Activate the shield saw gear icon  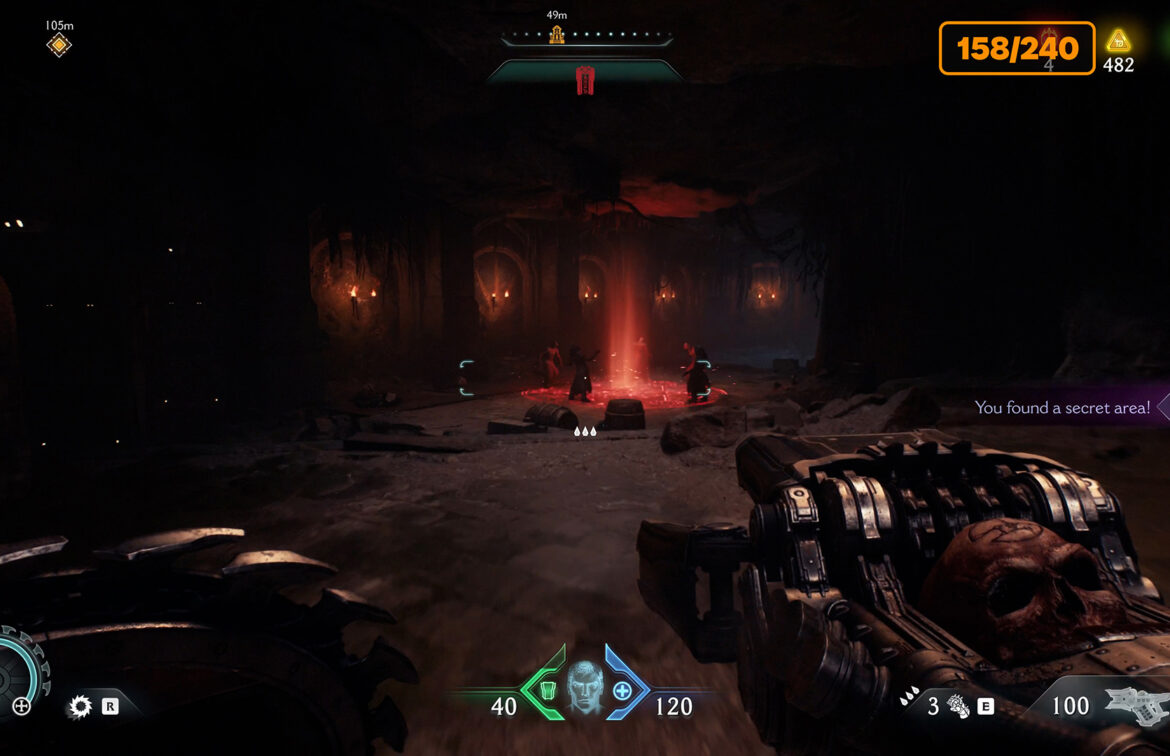(x=79, y=707)
